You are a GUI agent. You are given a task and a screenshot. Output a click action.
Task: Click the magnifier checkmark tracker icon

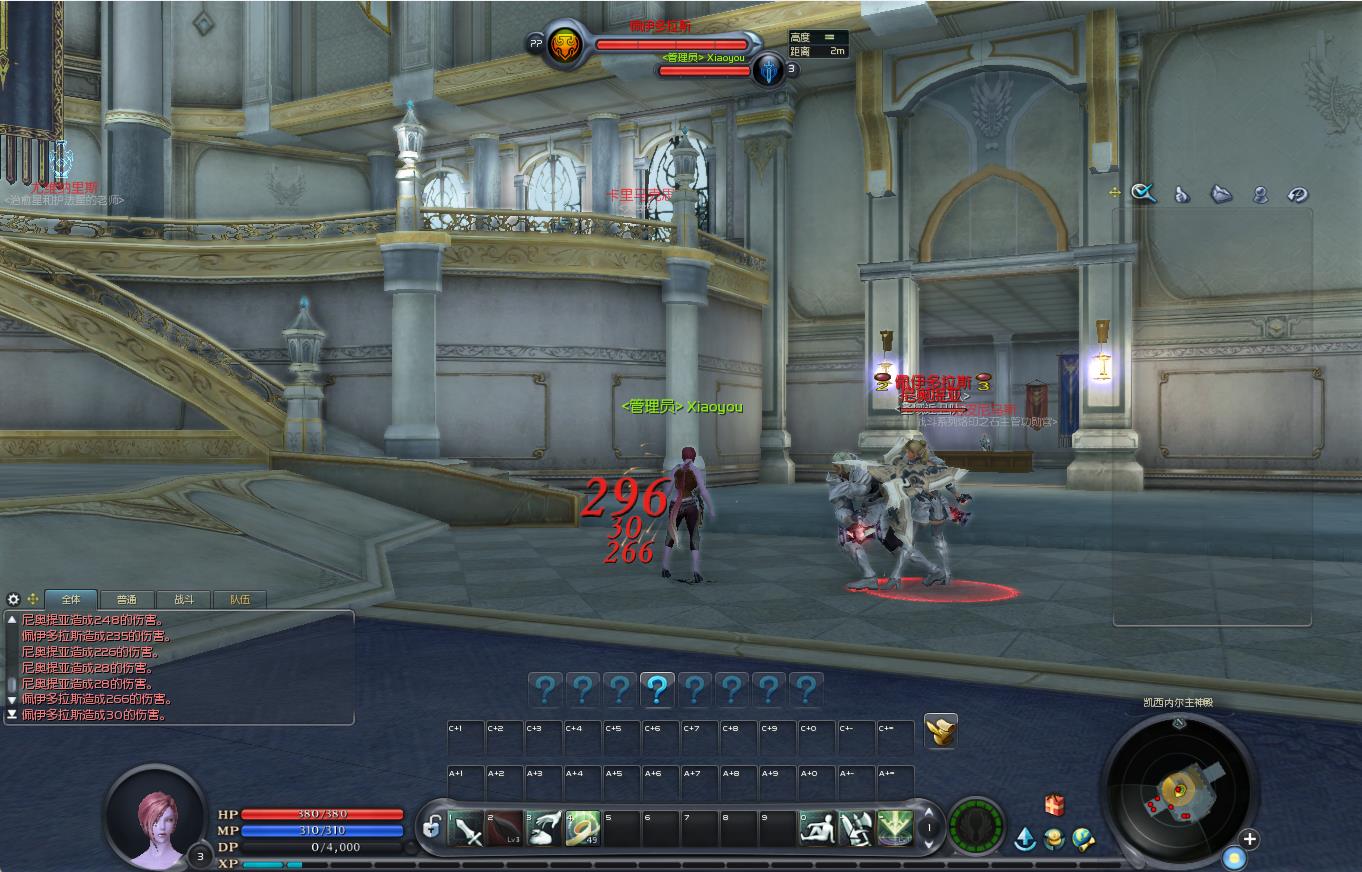pyautogui.click(x=1143, y=194)
